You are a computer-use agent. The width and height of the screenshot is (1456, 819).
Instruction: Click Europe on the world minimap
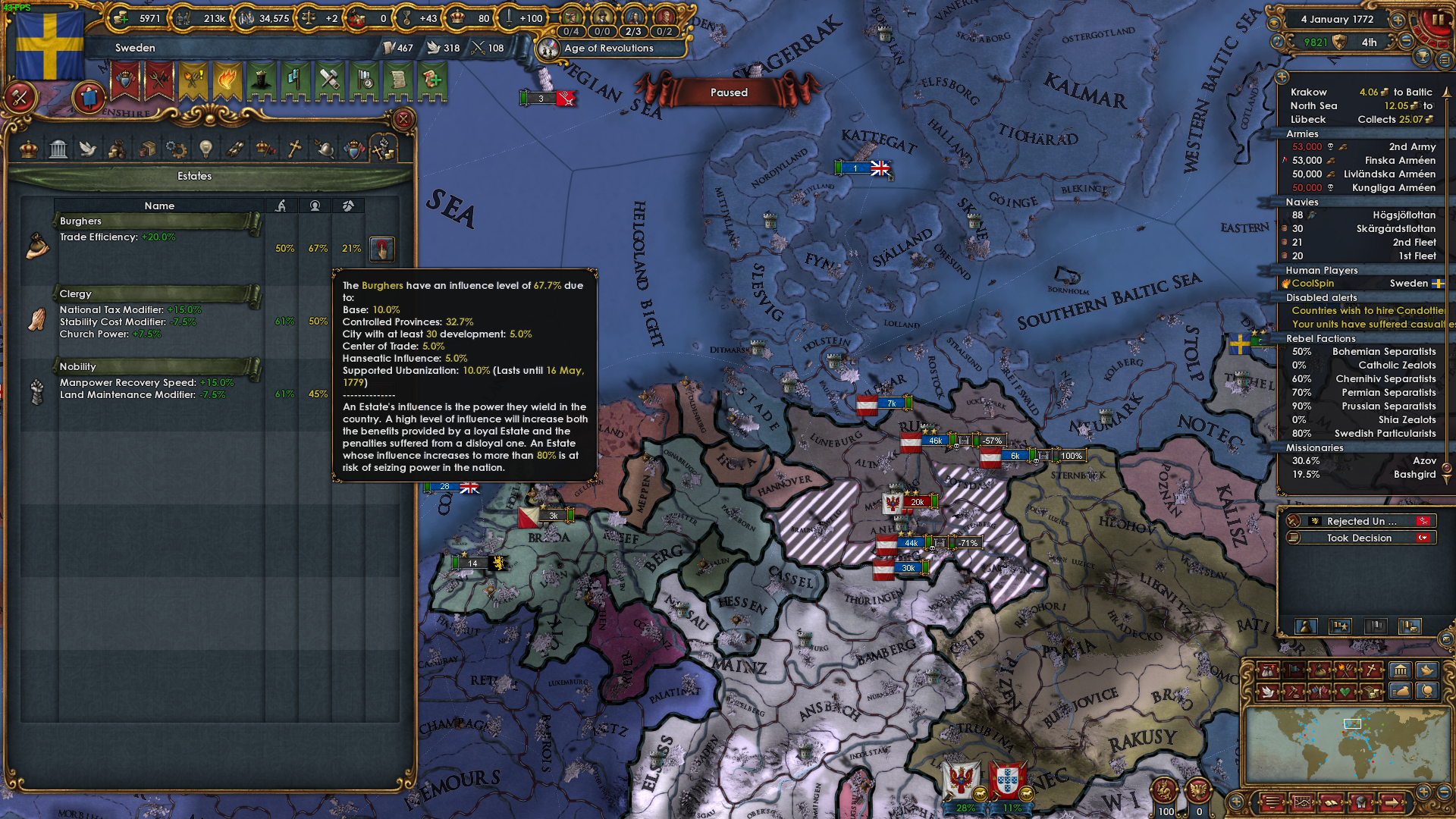tap(1352, 723)
